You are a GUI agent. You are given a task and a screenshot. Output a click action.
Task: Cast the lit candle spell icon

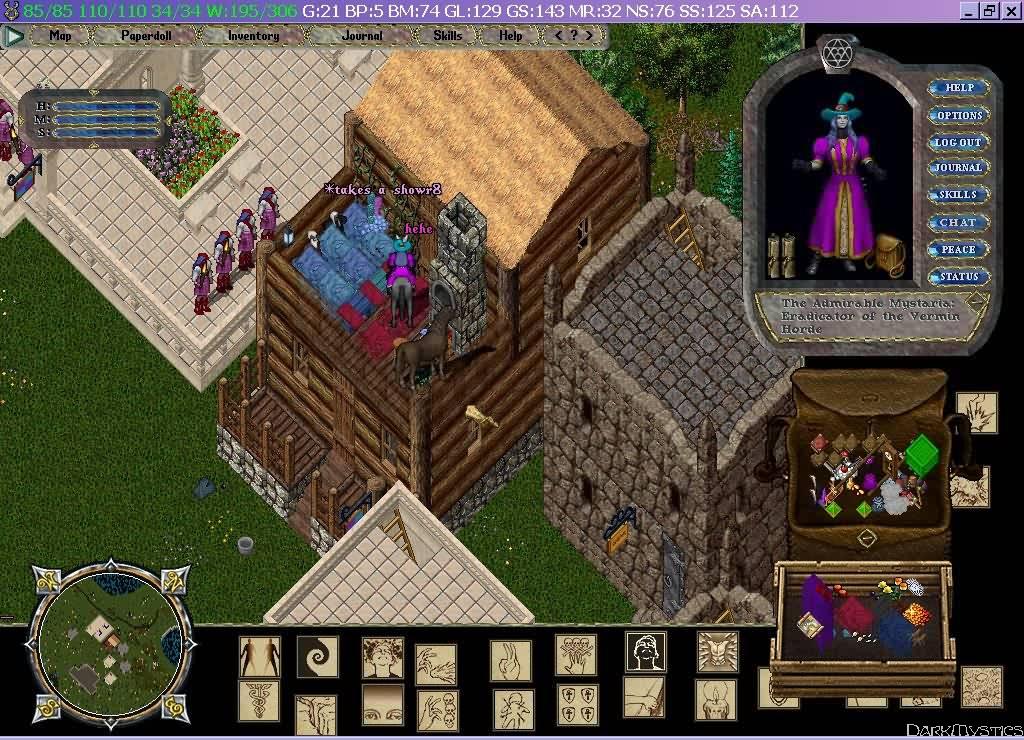[x=716, y=699]
